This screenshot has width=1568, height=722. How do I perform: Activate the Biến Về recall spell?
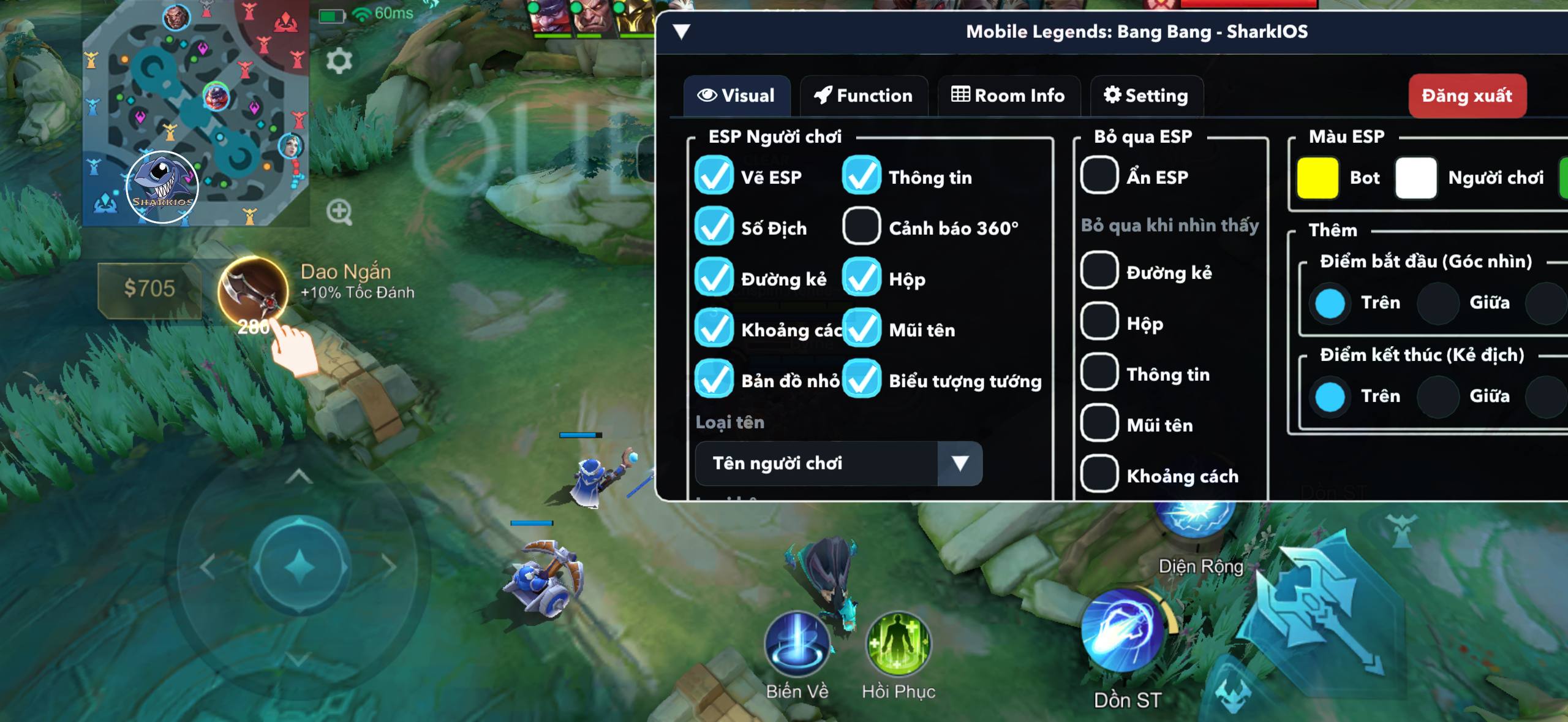click(x=797, y=645)
